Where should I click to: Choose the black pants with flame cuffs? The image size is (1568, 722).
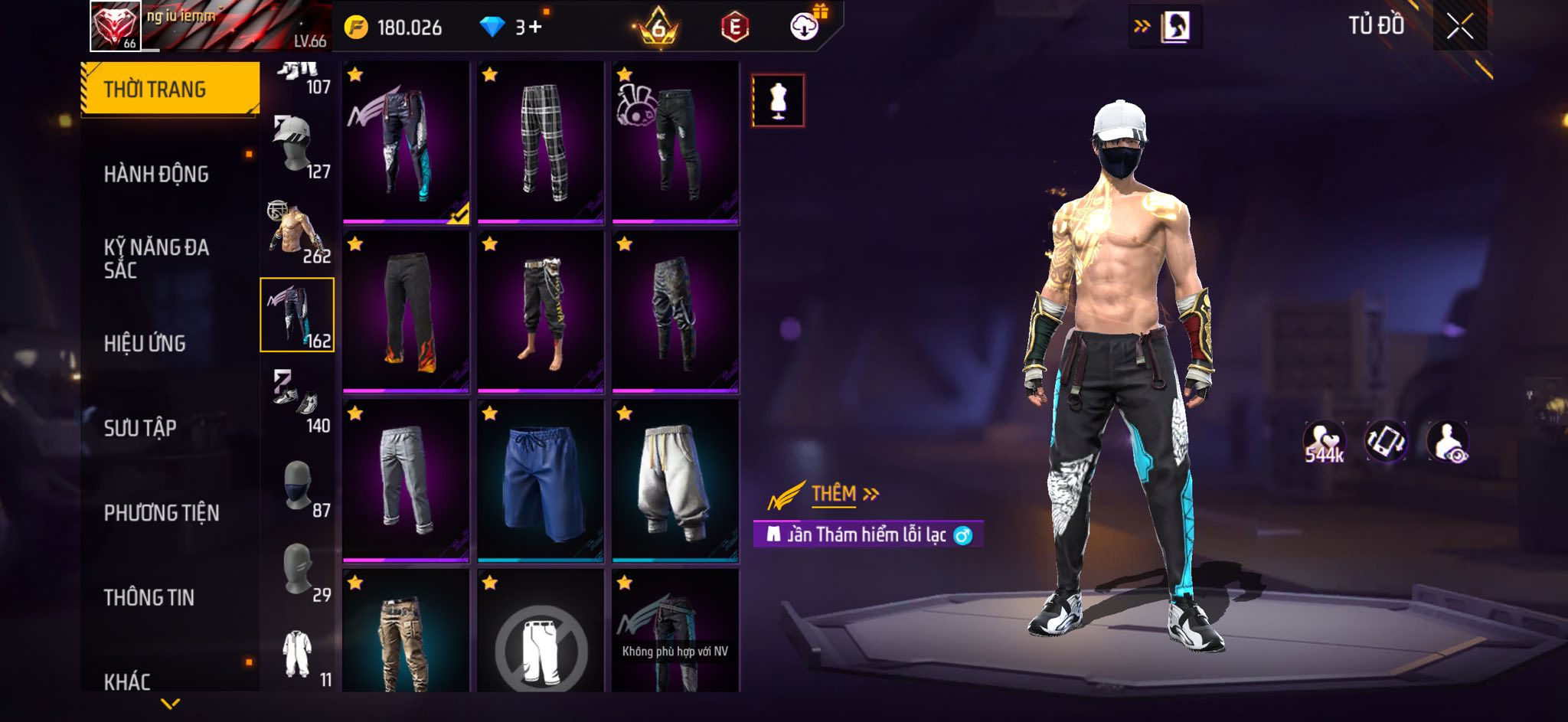[406, 312]
